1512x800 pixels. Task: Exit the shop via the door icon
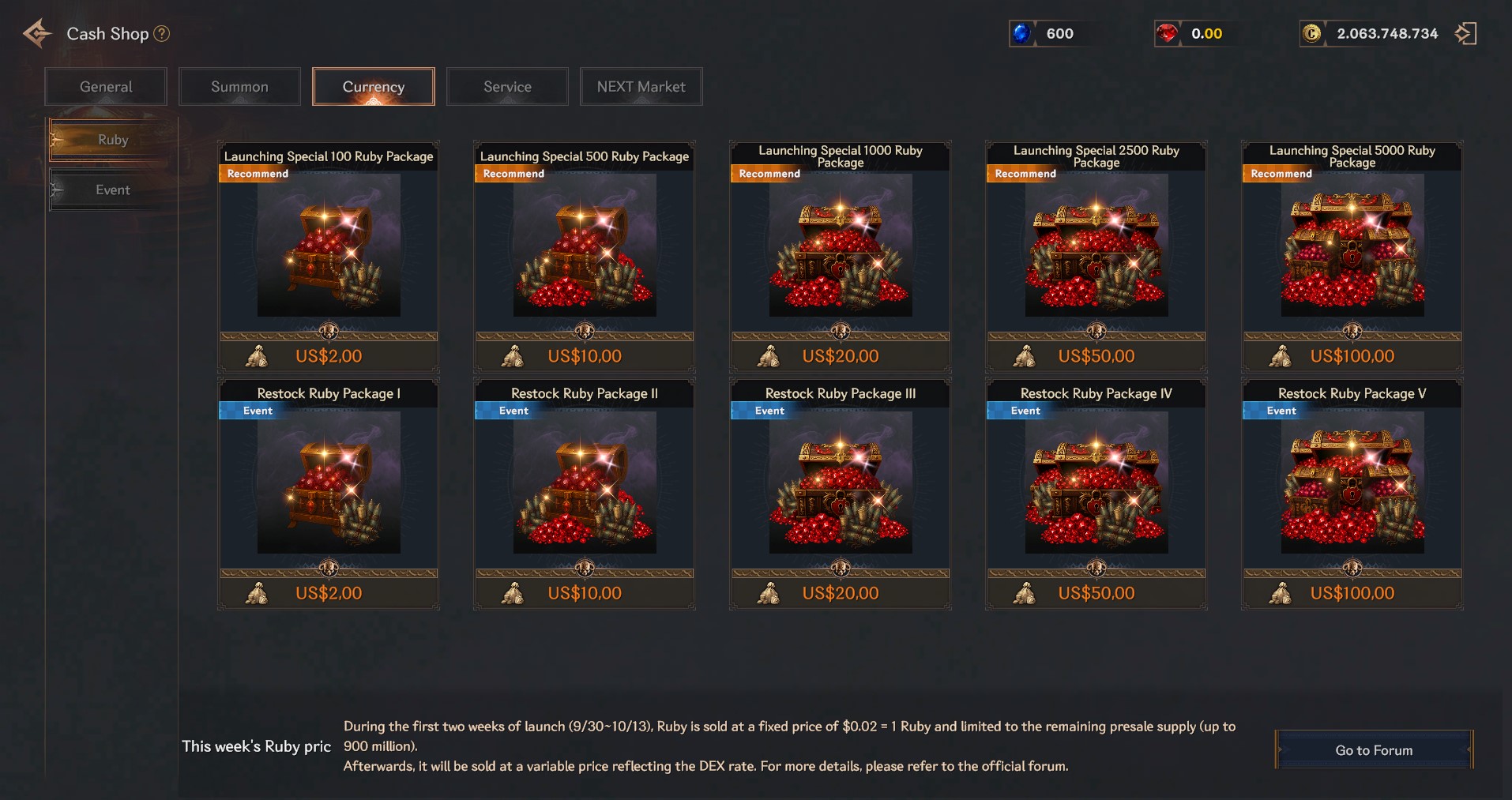point(1465,34)
